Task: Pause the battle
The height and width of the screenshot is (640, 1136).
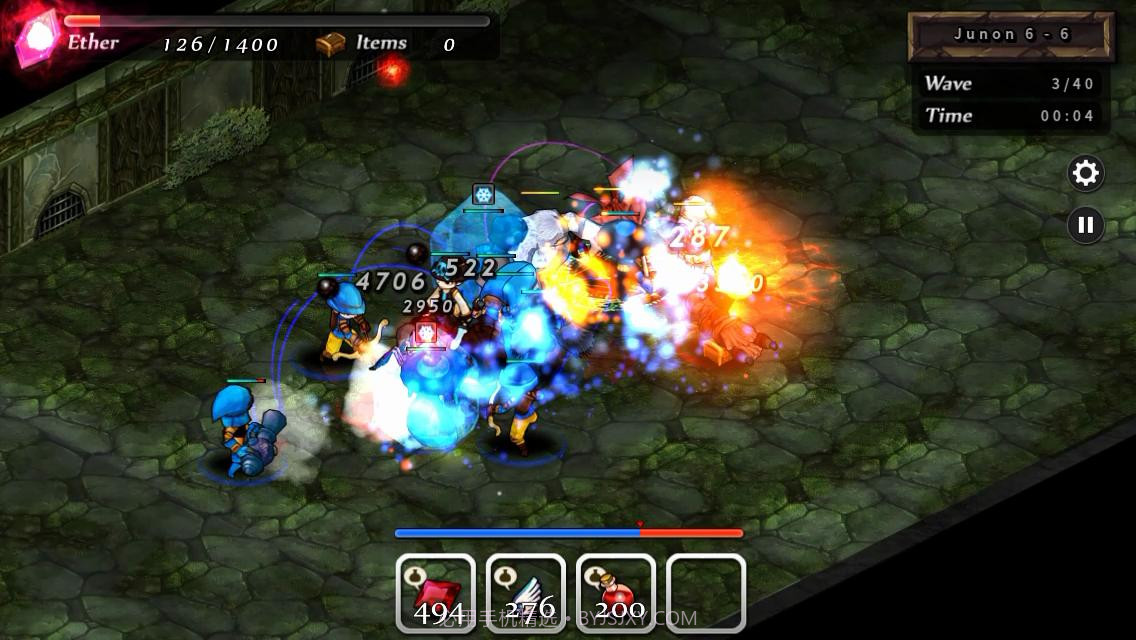Action: (x=1085, y=225)
